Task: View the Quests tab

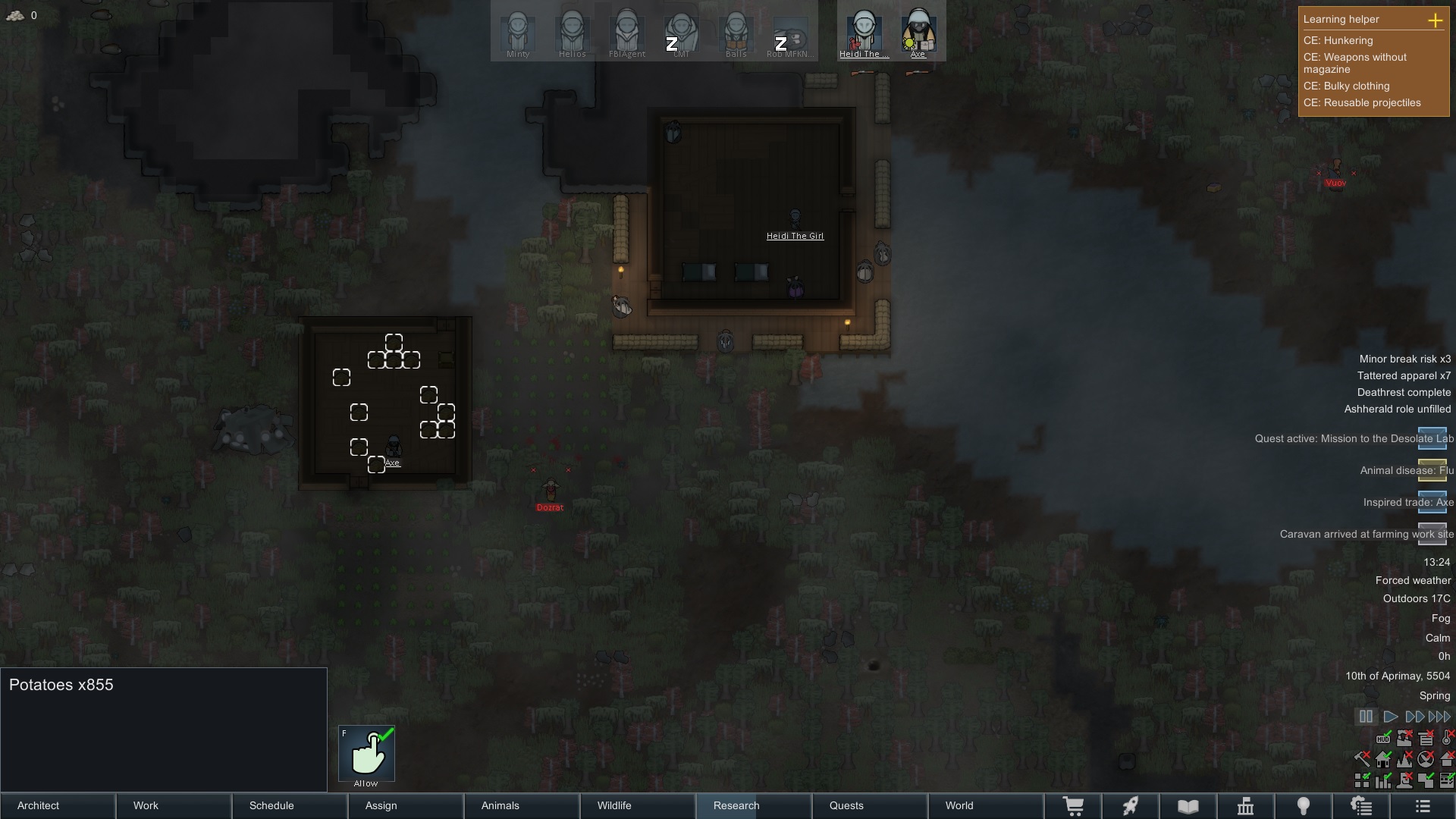Action: (x=869, y=805)
